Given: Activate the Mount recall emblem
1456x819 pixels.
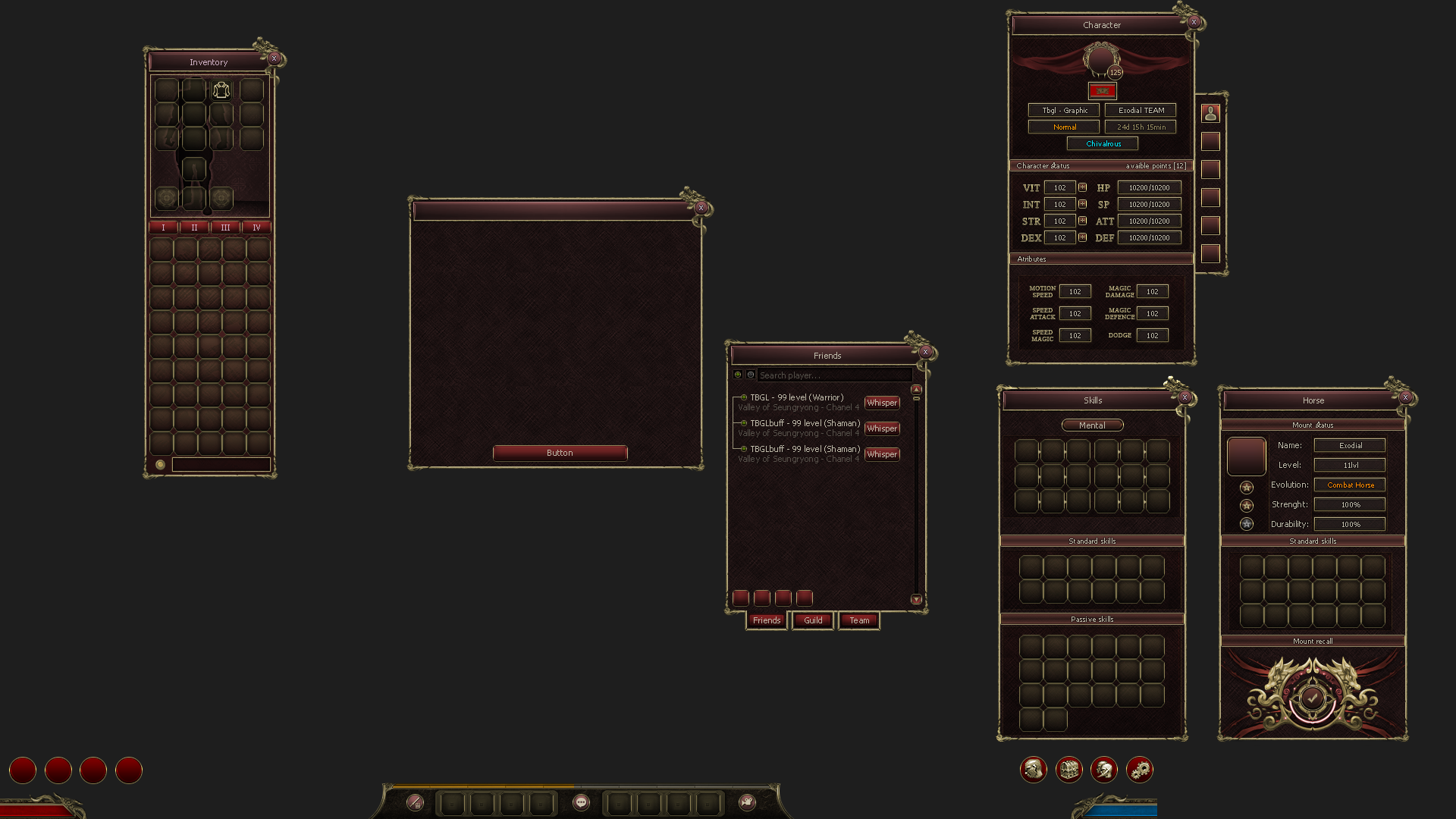Looking at the screenshot, I should pos(1312,698).
